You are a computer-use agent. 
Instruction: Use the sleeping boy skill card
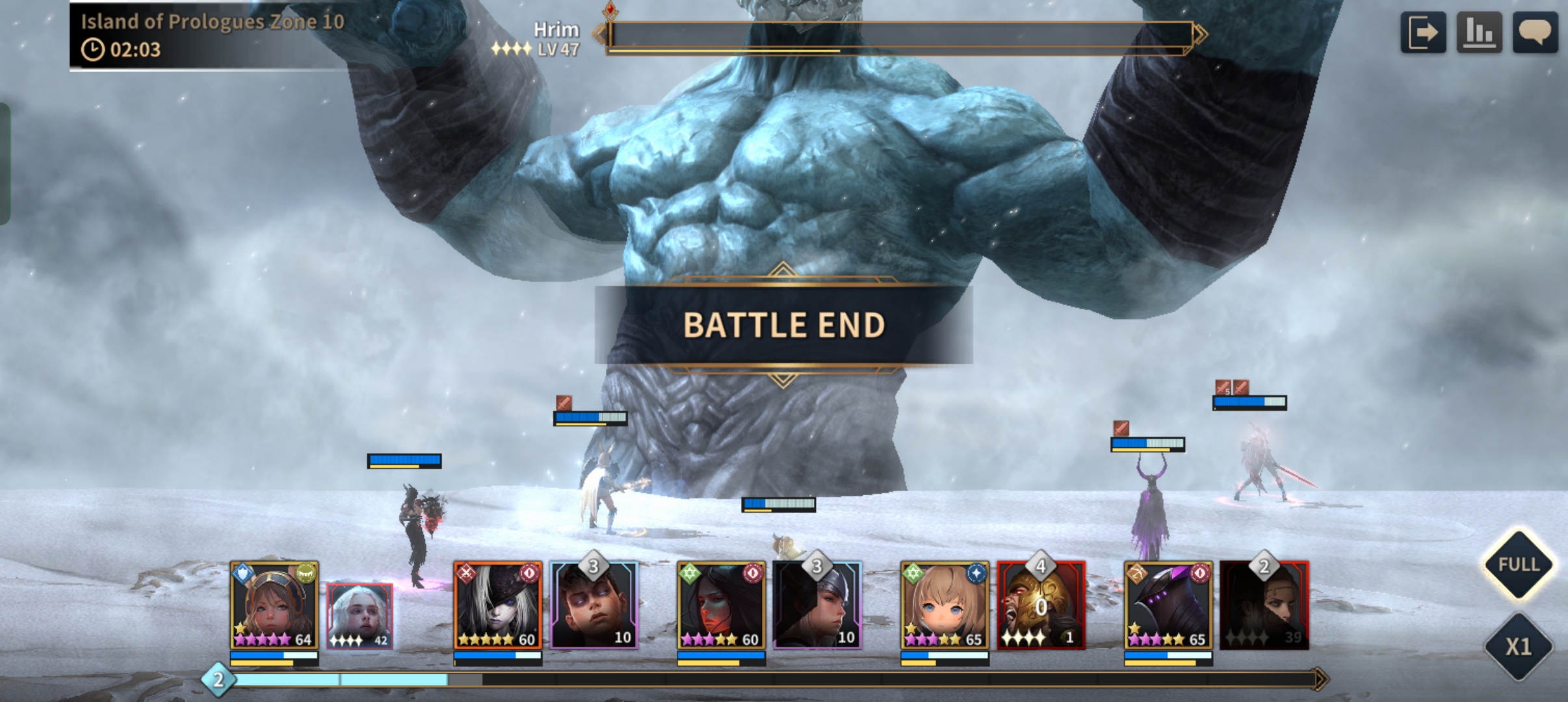594,606
